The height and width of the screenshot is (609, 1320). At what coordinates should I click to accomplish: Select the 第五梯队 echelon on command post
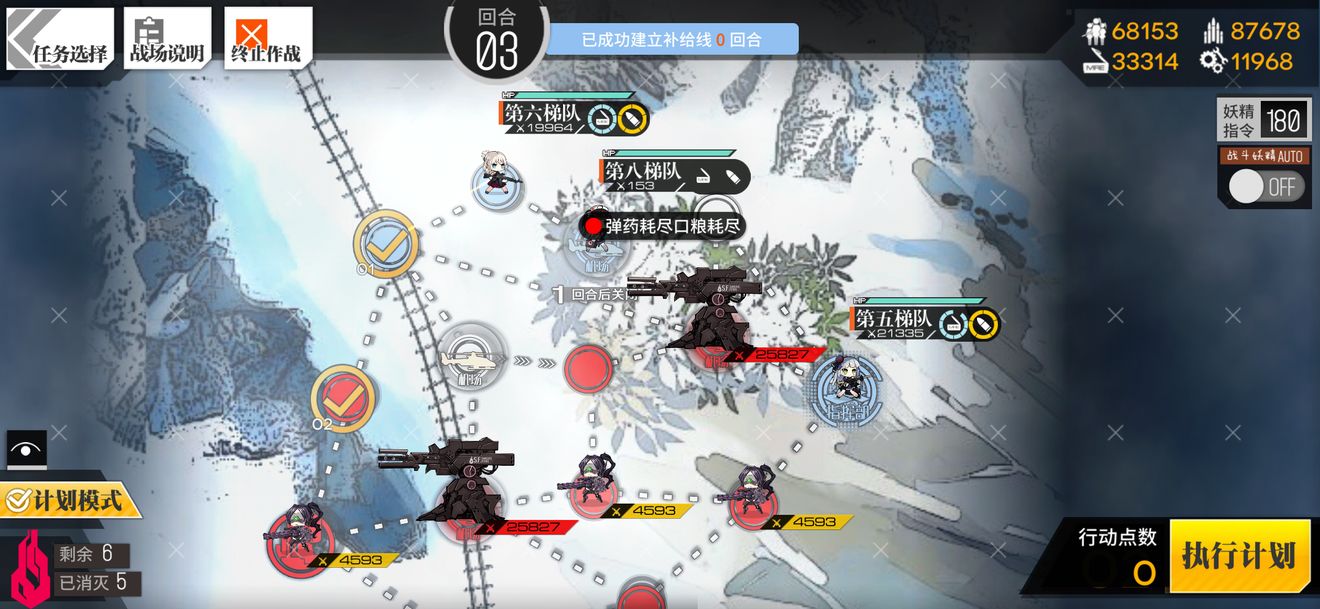tap(846, 390)
